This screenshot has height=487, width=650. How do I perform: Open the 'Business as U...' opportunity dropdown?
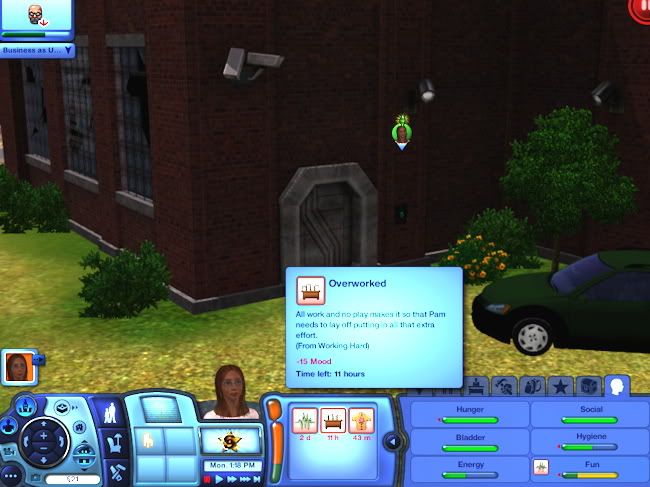pyautogui.click(x=69, y=49)
